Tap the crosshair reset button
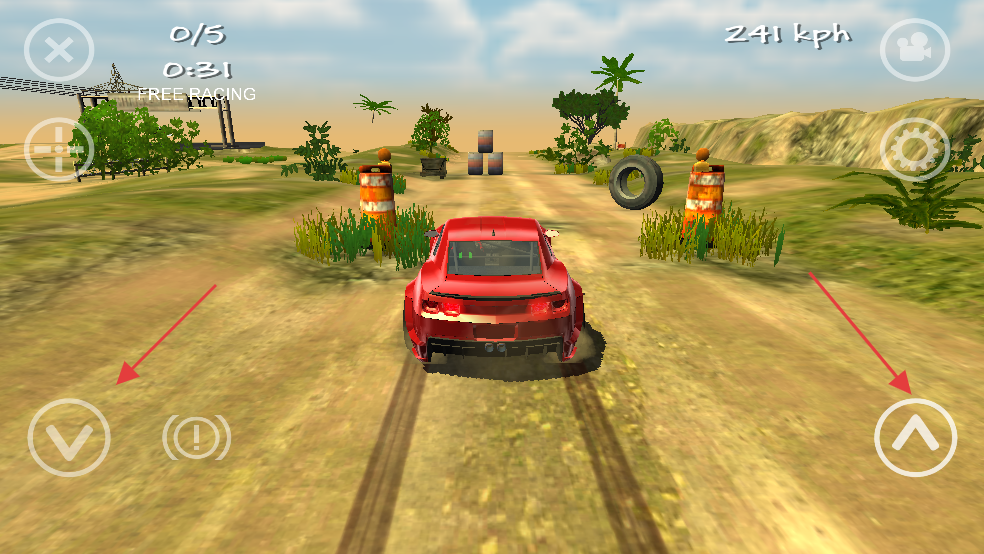 [59, 150]
